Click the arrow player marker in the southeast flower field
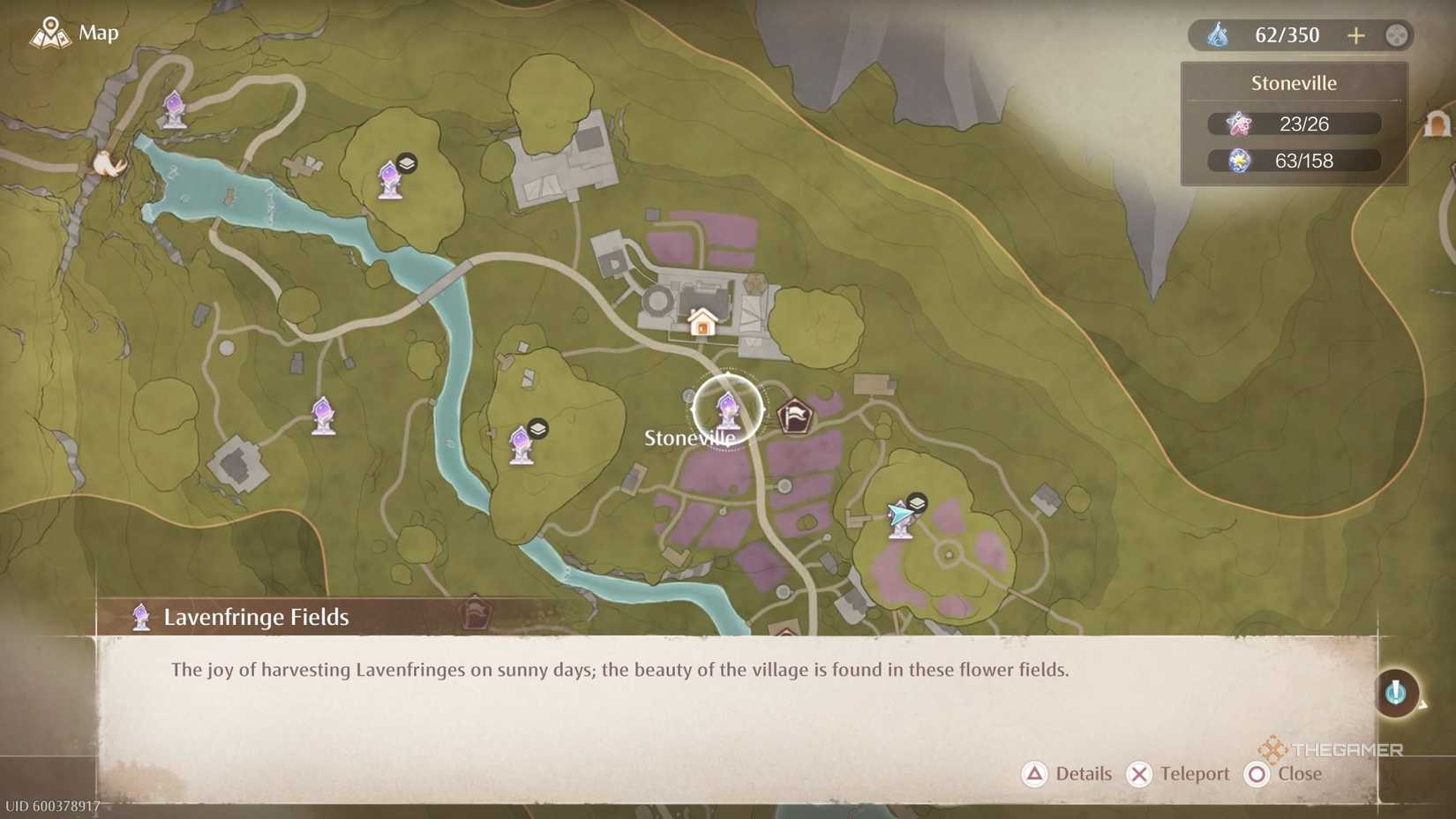 (900, 514)
